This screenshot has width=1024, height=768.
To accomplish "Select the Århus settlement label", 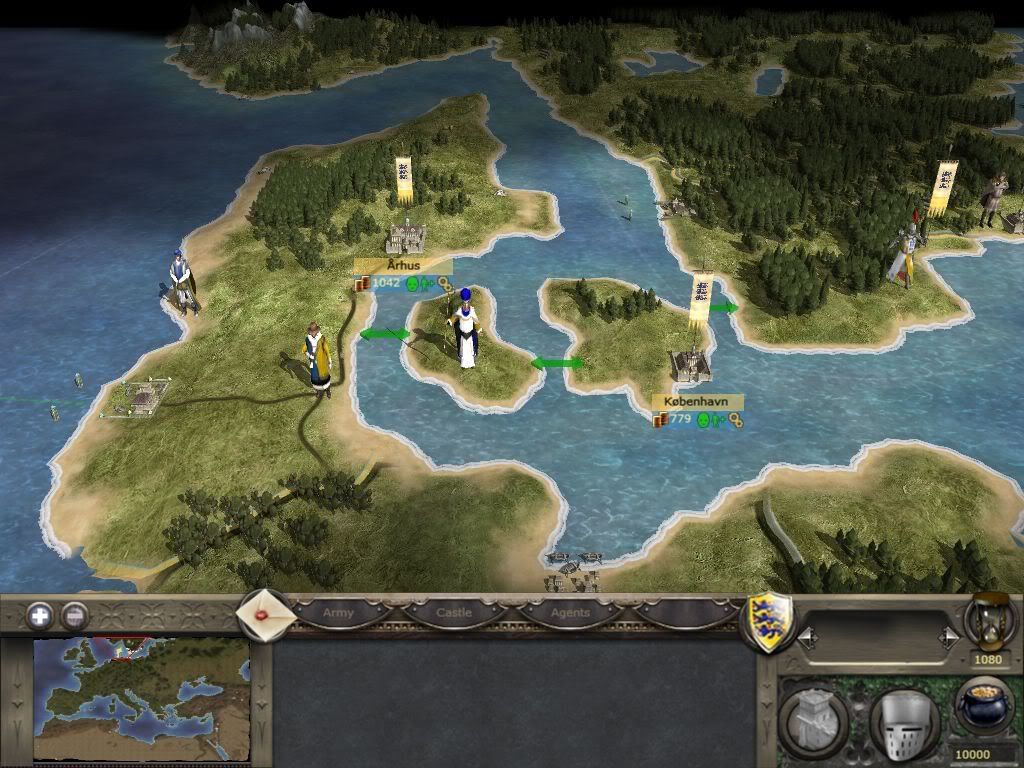I will tap(403, 266).
